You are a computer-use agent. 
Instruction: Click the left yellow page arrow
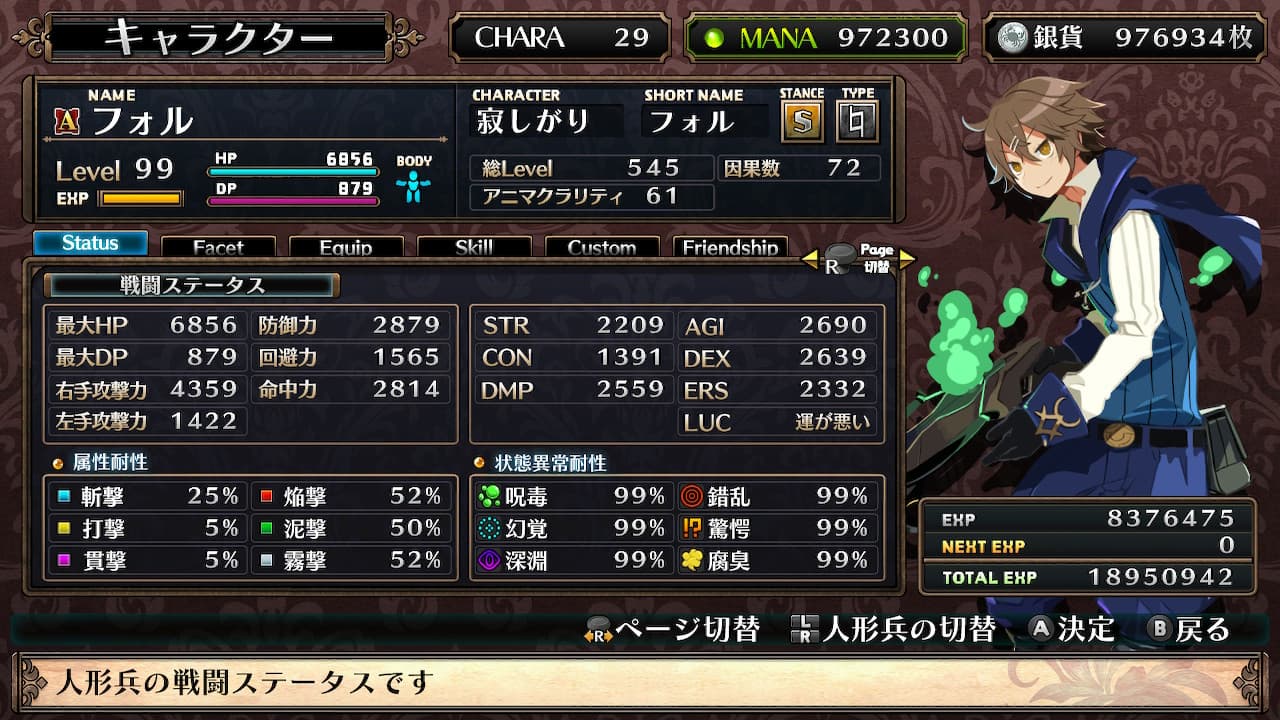pos(810,260)
